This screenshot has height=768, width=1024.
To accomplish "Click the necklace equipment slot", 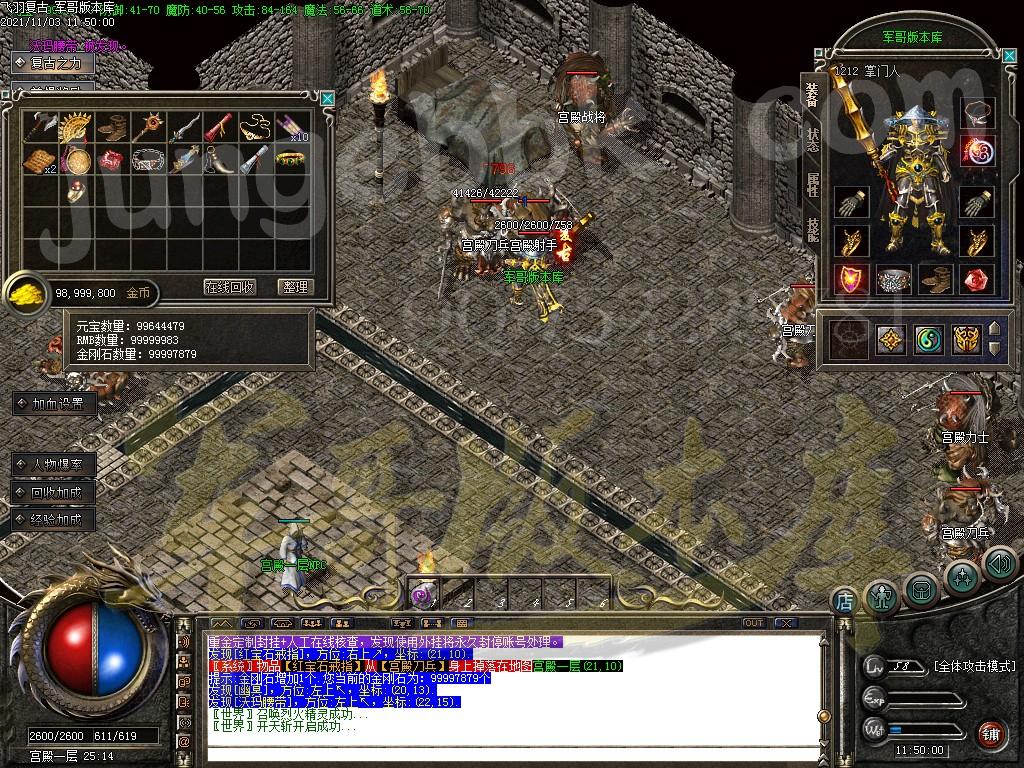I will pyautogui.click(x=977, y=111).
